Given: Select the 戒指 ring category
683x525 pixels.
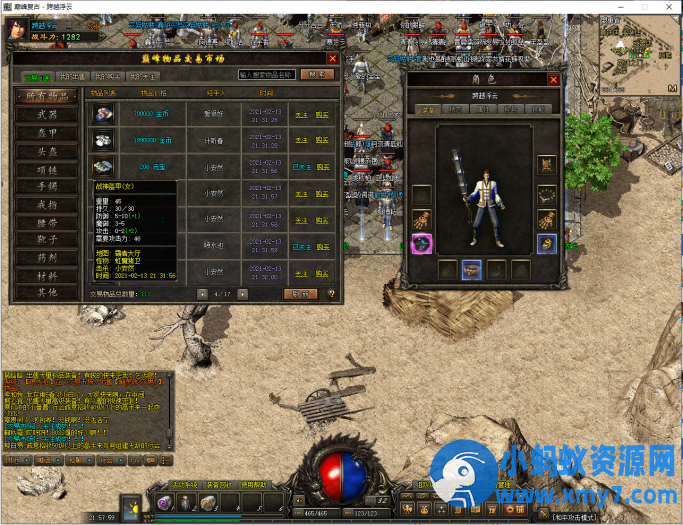Looking at the screenshot, I should (45, 203).
